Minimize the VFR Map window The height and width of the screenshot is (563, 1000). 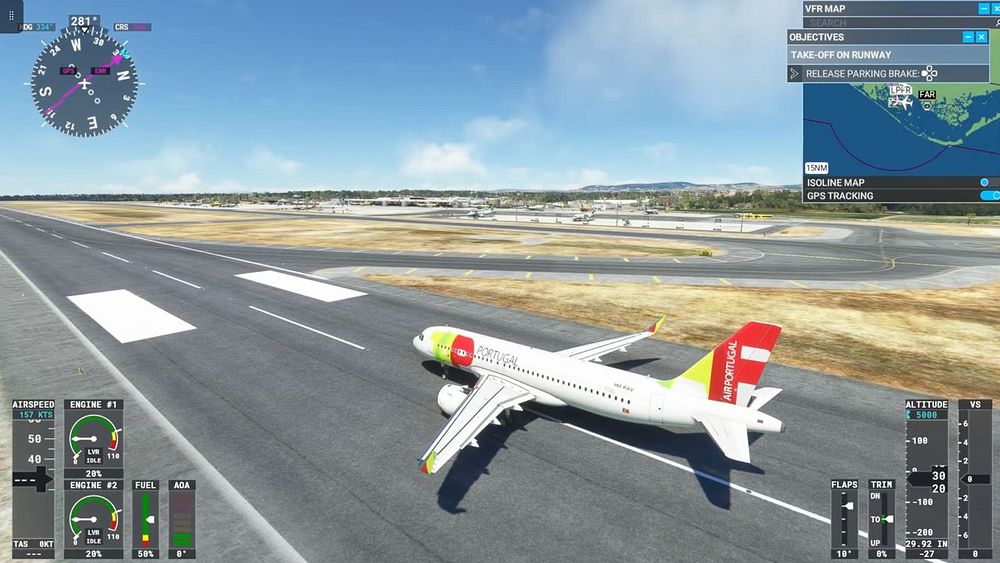tap(983, 8)
